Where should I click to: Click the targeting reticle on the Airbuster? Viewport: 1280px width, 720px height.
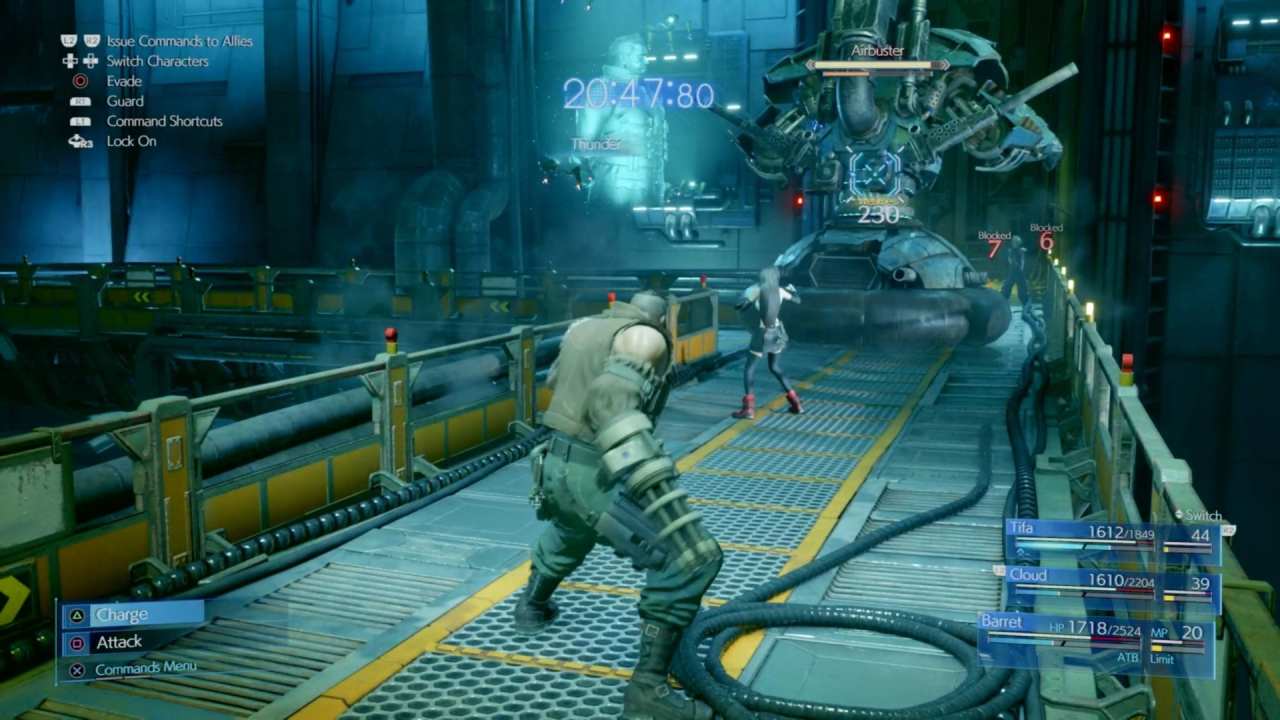point(877,172)
